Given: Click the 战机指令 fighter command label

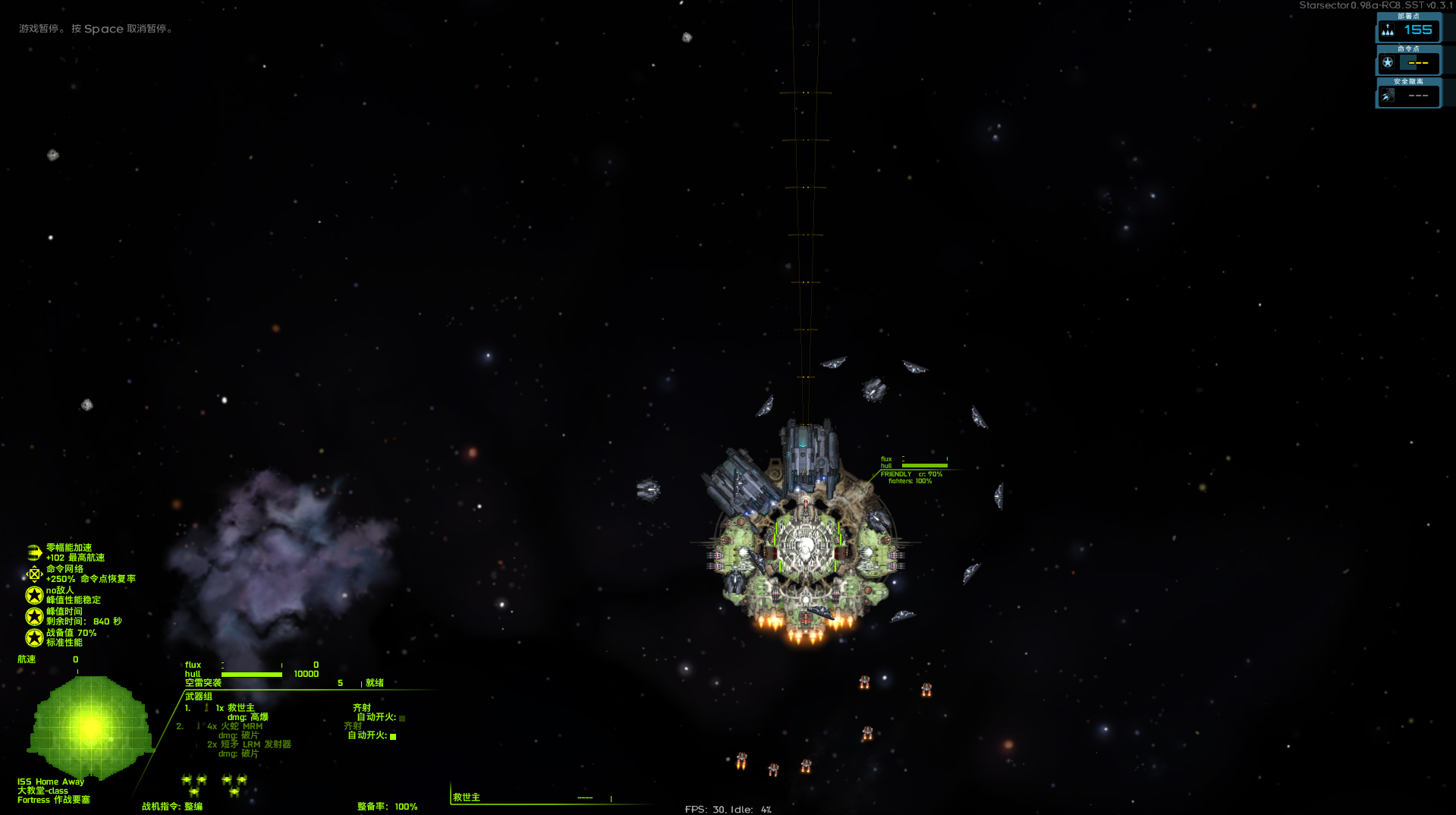Looking at the screenshot, I should point(172,807).
